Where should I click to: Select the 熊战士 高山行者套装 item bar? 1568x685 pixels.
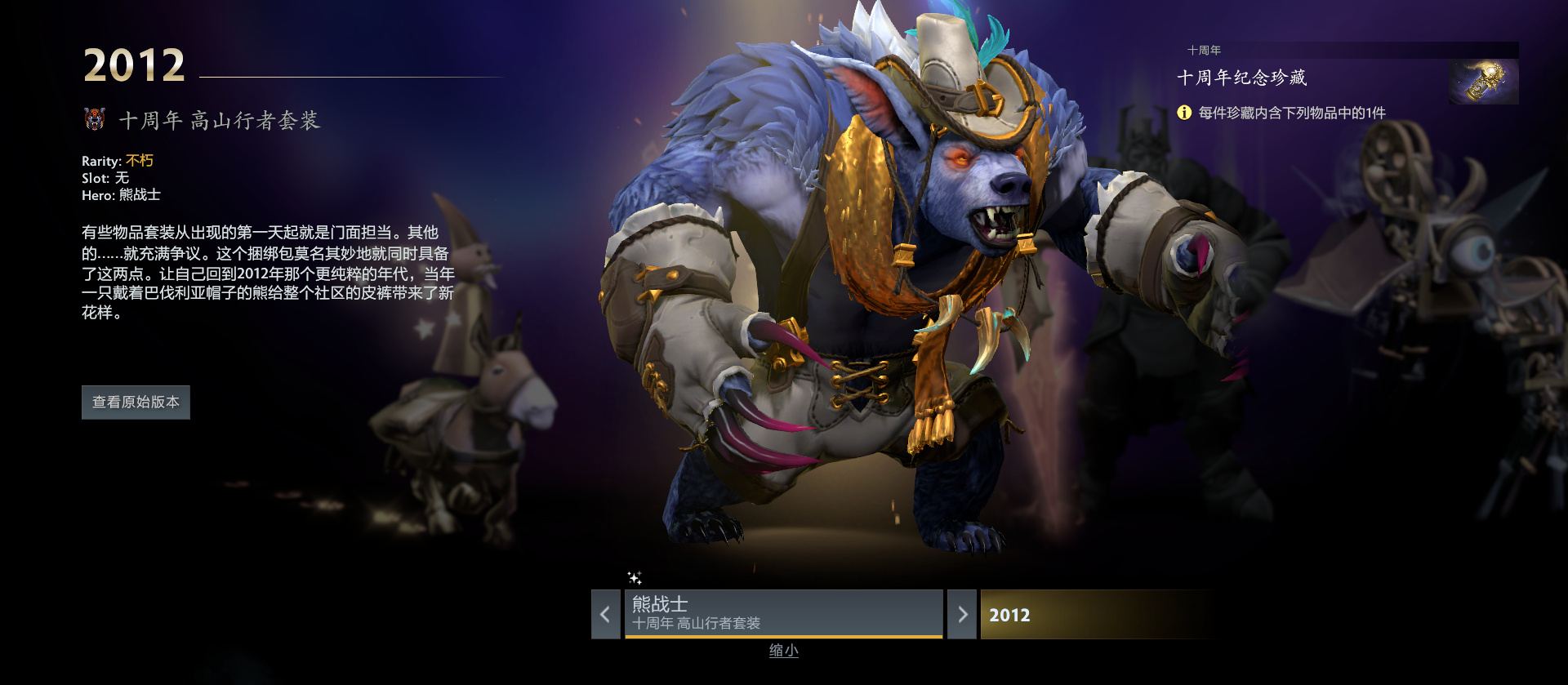tap(783, 613)
